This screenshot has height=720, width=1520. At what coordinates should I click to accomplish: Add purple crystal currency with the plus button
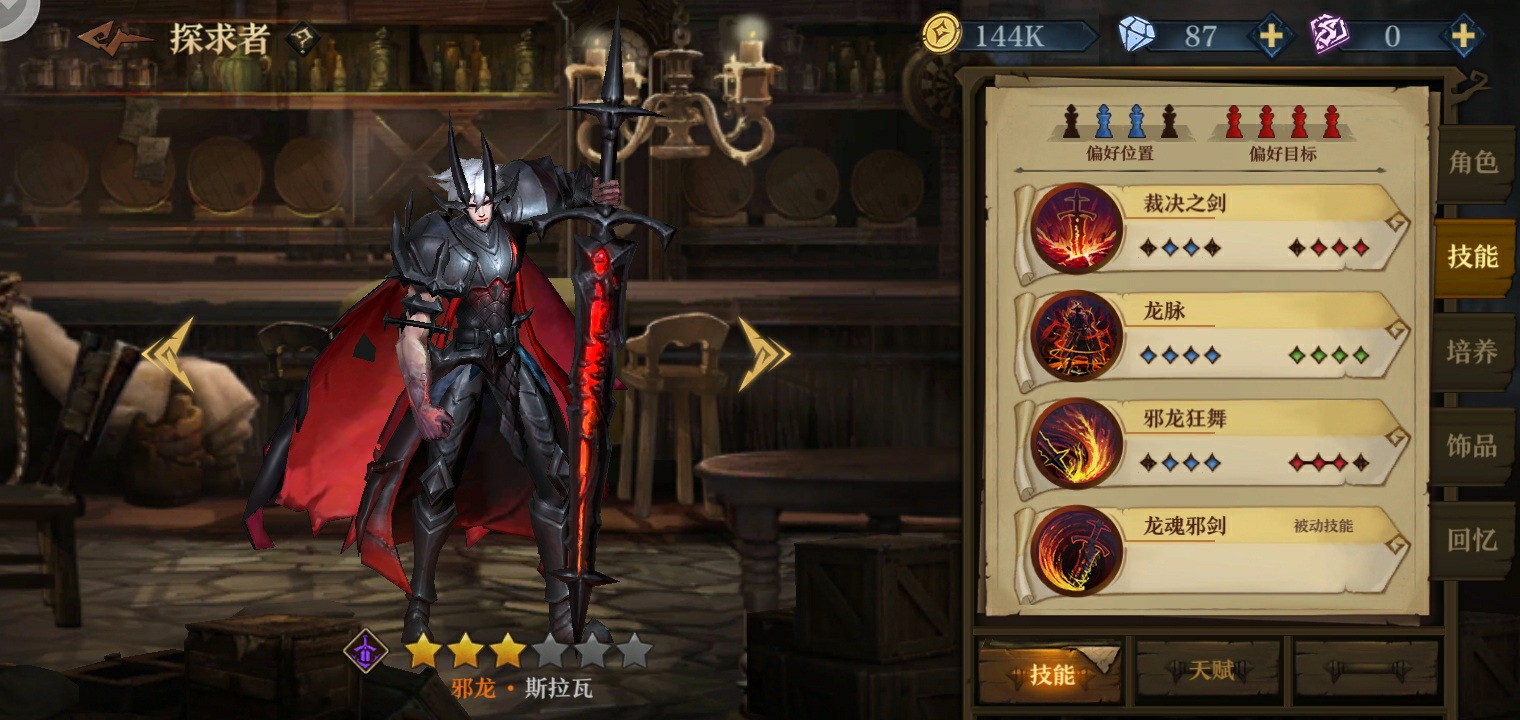point(1462,36)
